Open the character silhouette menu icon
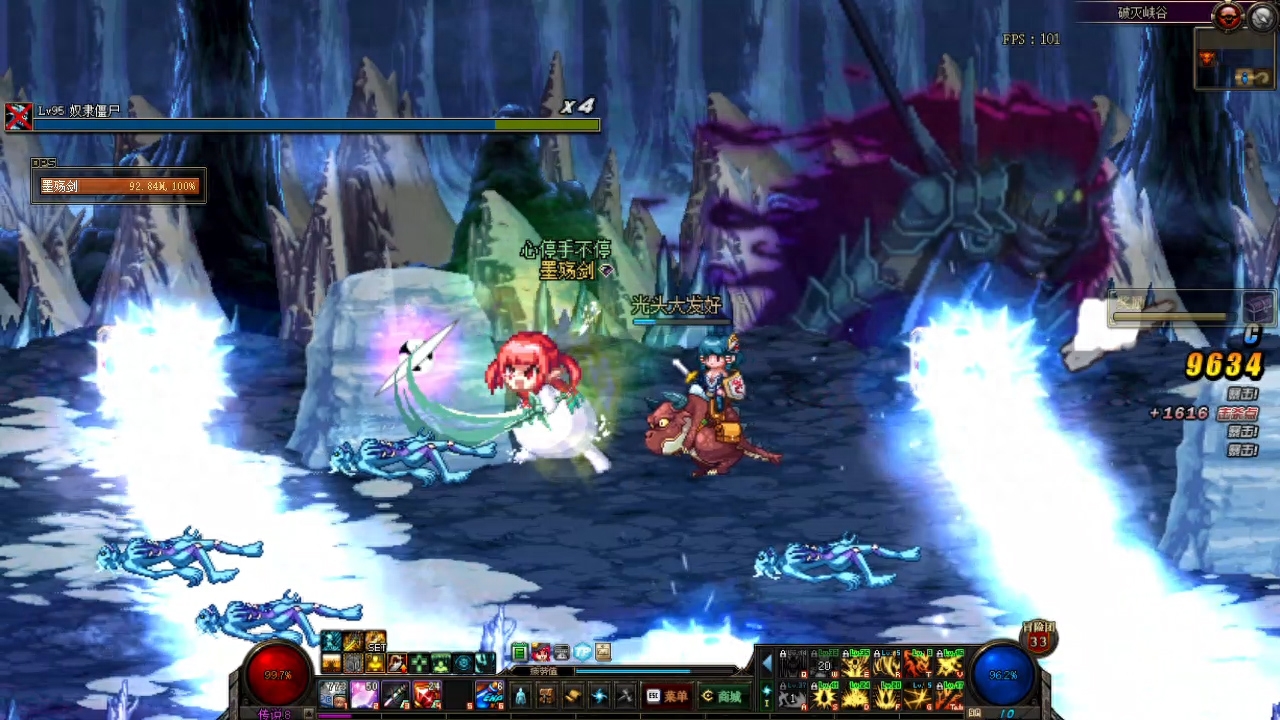The width and height of the screenshot is (1280, 720). 520,696
